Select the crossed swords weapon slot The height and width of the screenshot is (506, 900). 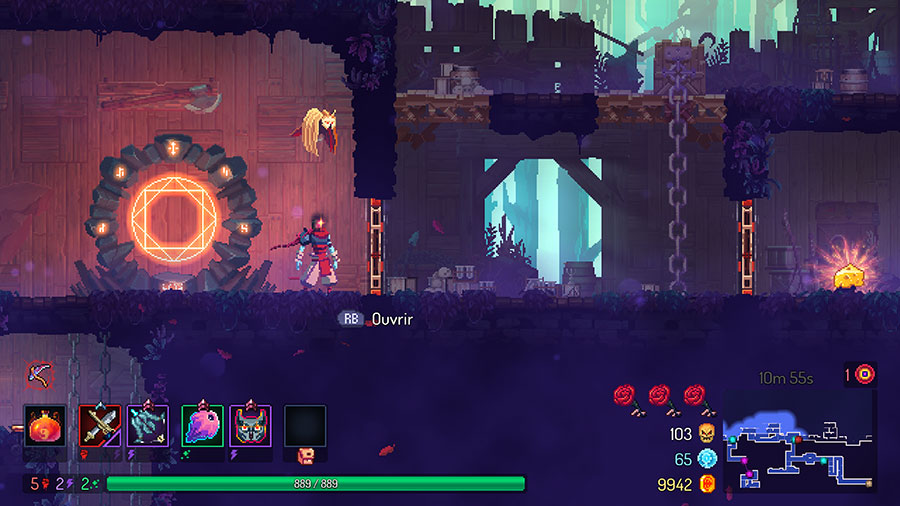pos(100,426)
